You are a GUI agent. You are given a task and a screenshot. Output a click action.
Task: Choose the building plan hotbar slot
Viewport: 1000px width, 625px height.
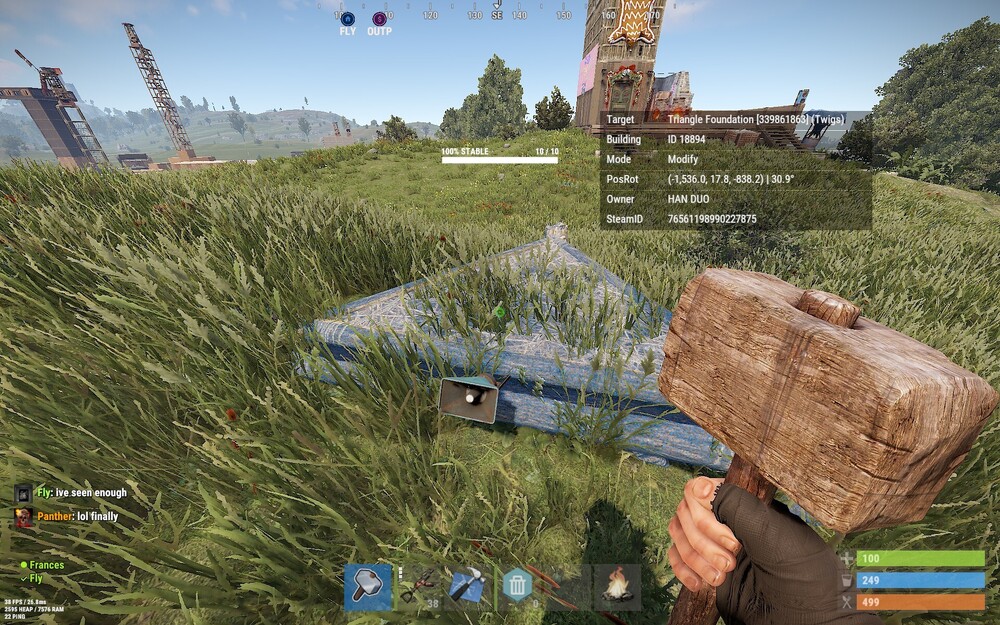467,587
